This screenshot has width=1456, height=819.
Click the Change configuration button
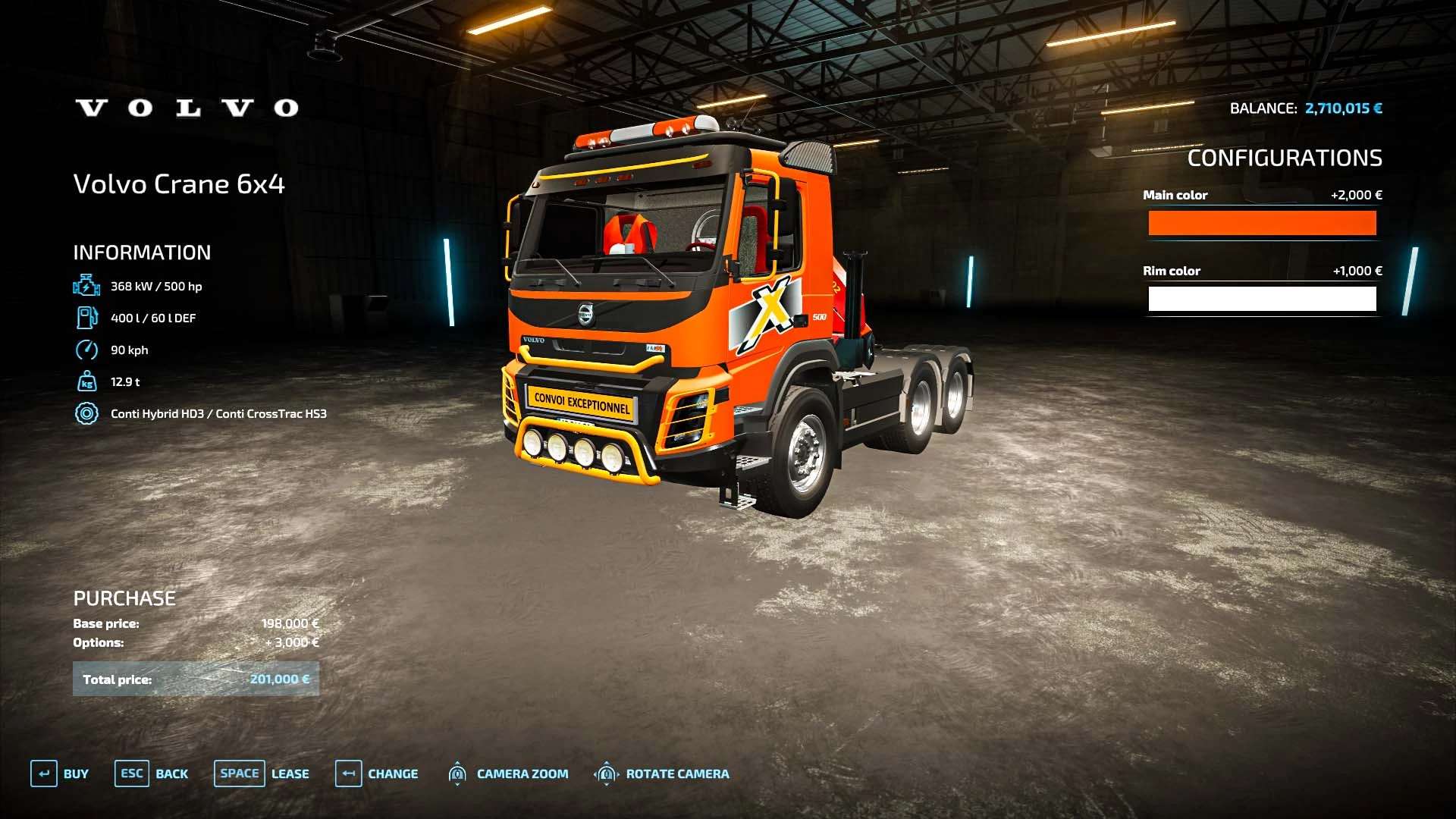tap(377, 773)
